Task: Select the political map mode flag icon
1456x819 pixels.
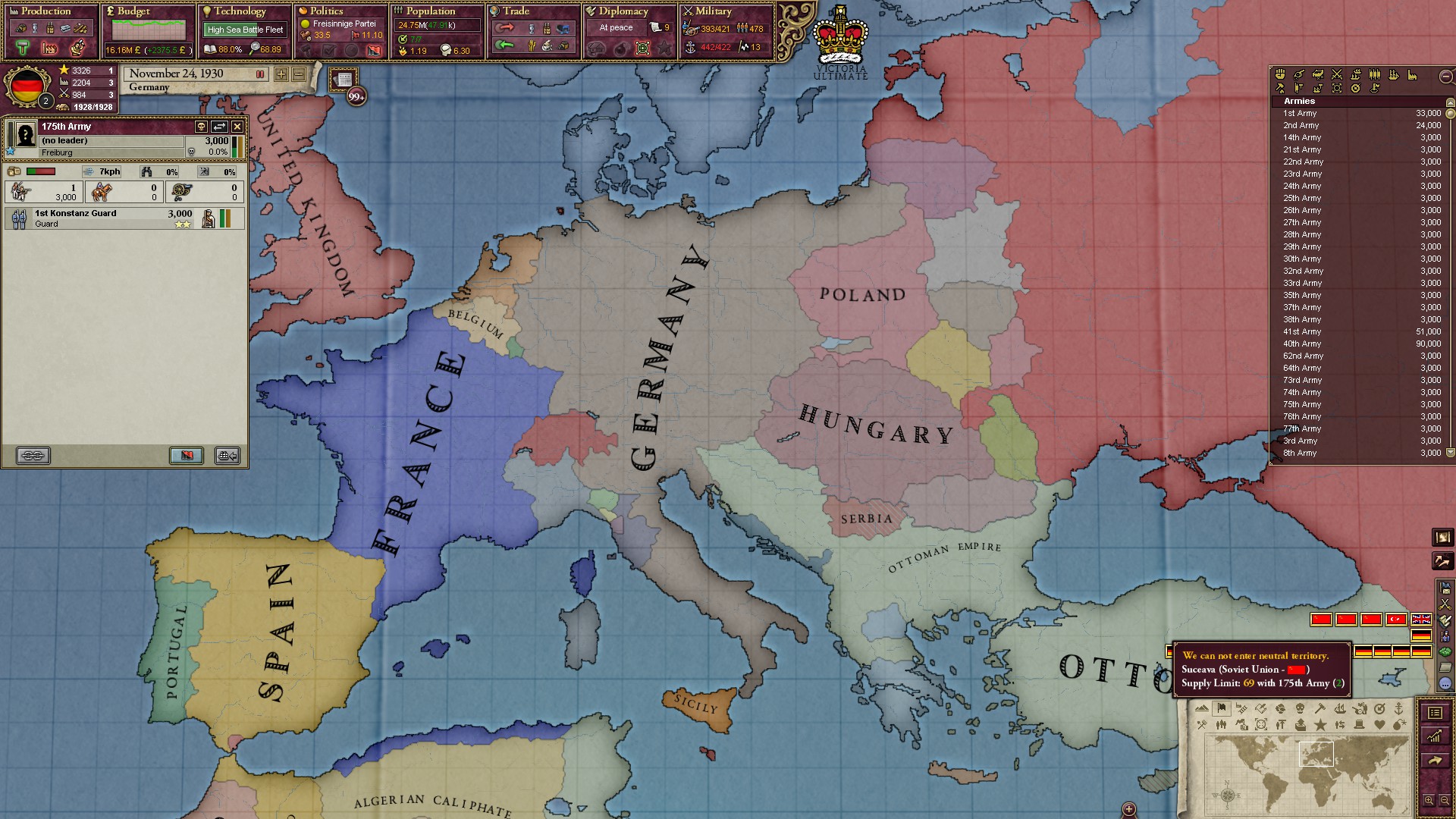Action: [x=1222, y=709]
